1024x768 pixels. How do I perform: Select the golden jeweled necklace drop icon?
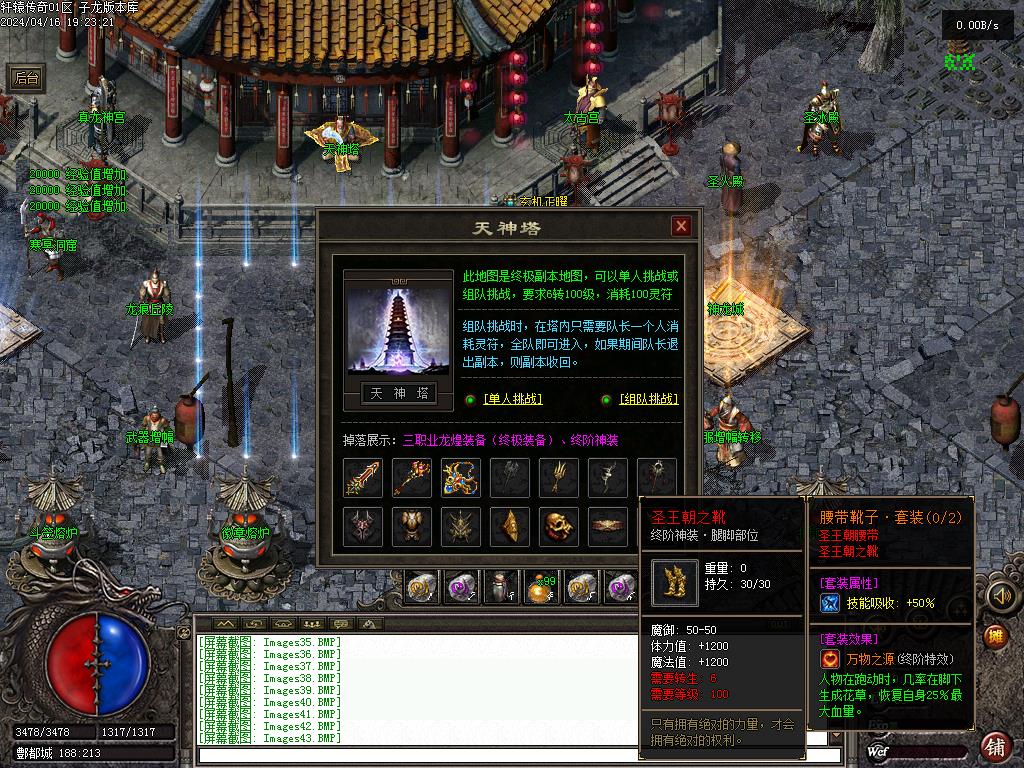pyautogui.click(x=461, y=478)
